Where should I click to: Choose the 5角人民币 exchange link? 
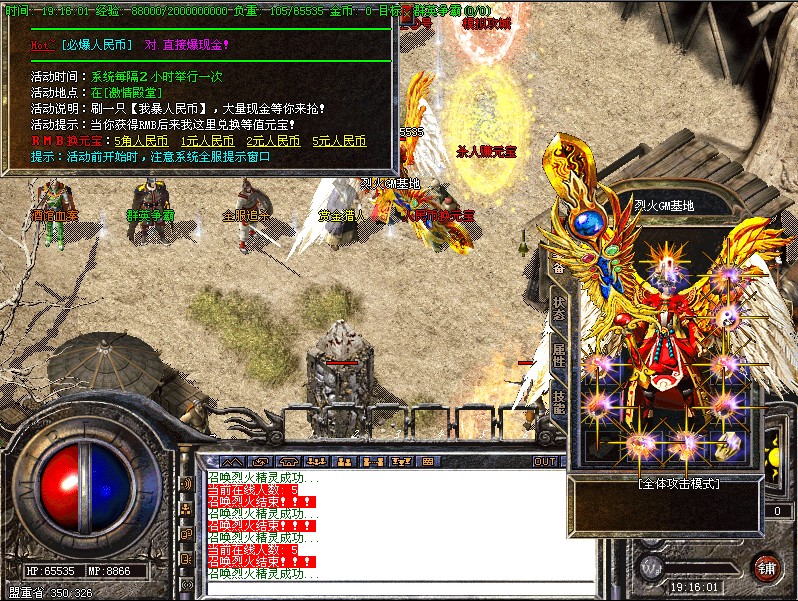coord(141,141)
